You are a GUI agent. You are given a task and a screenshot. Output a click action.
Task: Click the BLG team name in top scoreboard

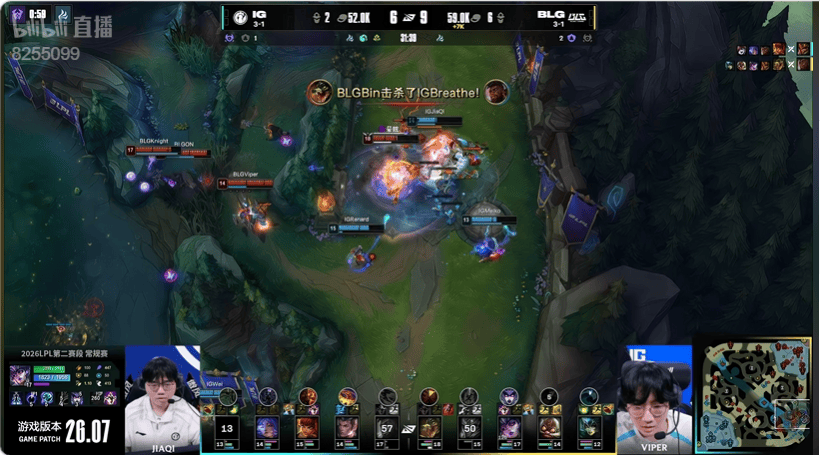[551, 14]
